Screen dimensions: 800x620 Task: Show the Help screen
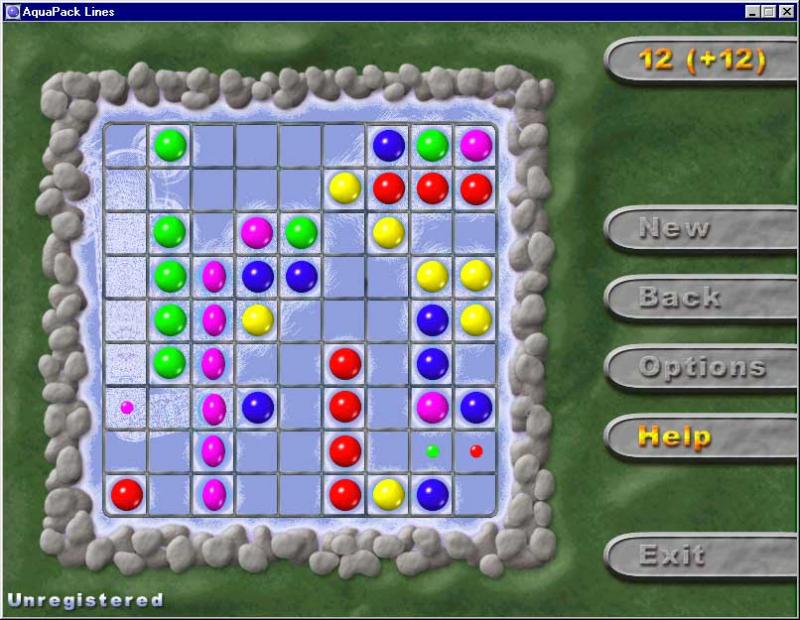[x=675, y=436]
